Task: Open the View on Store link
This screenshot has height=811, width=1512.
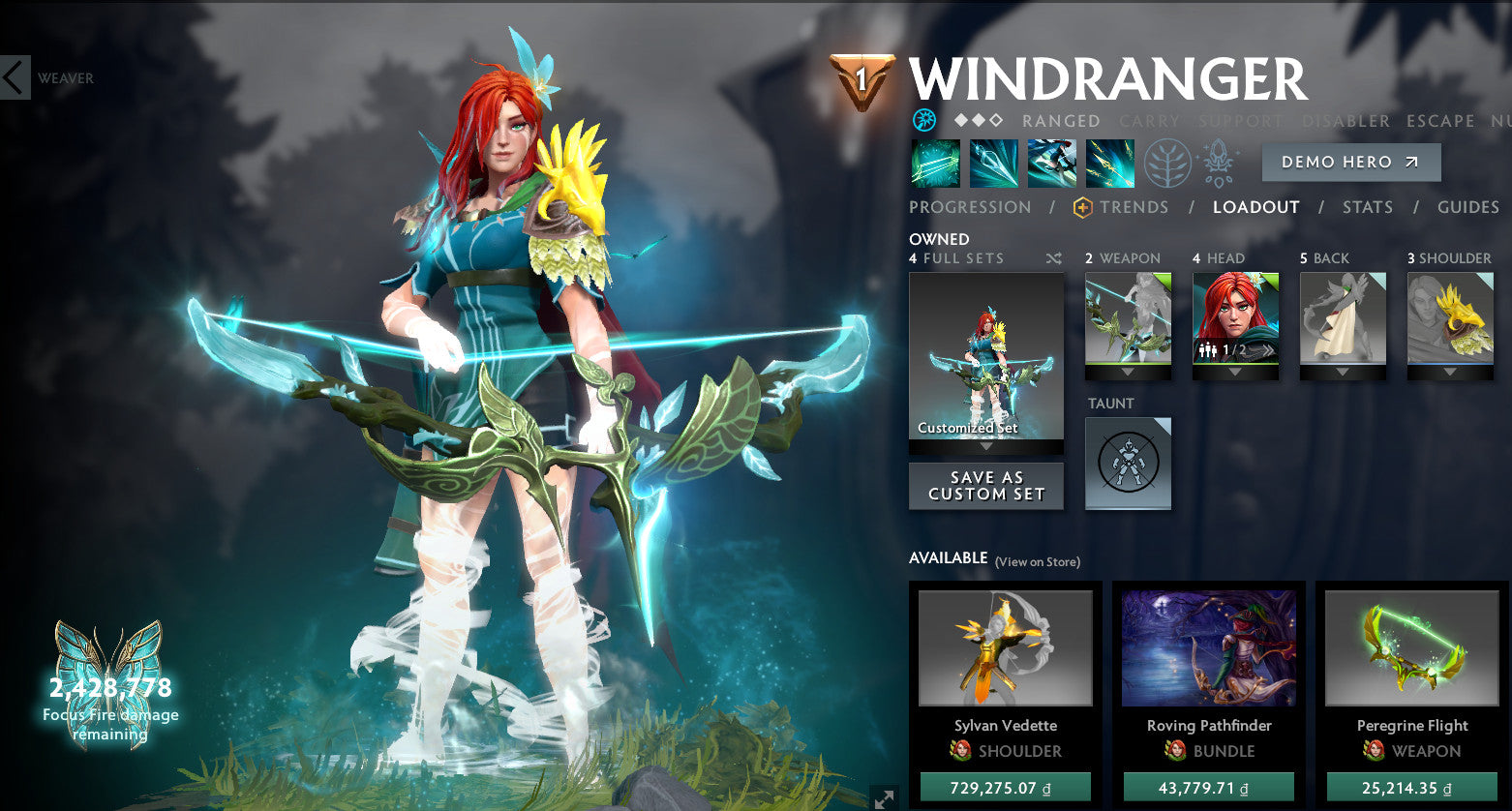Action: tap(1037, 561)
